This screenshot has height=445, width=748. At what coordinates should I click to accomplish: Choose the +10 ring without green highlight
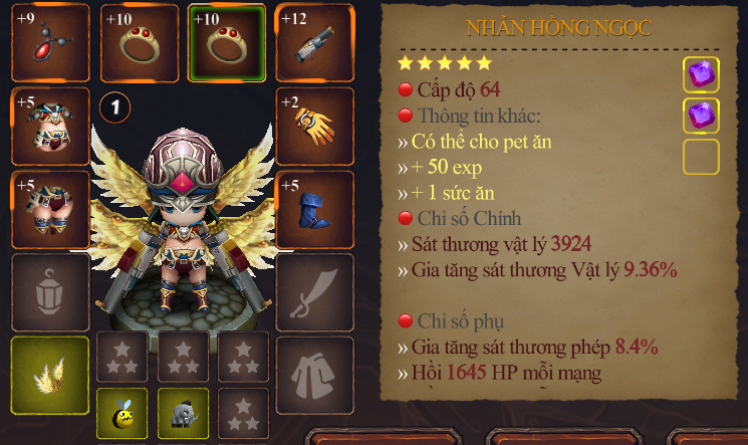[139, 43]
